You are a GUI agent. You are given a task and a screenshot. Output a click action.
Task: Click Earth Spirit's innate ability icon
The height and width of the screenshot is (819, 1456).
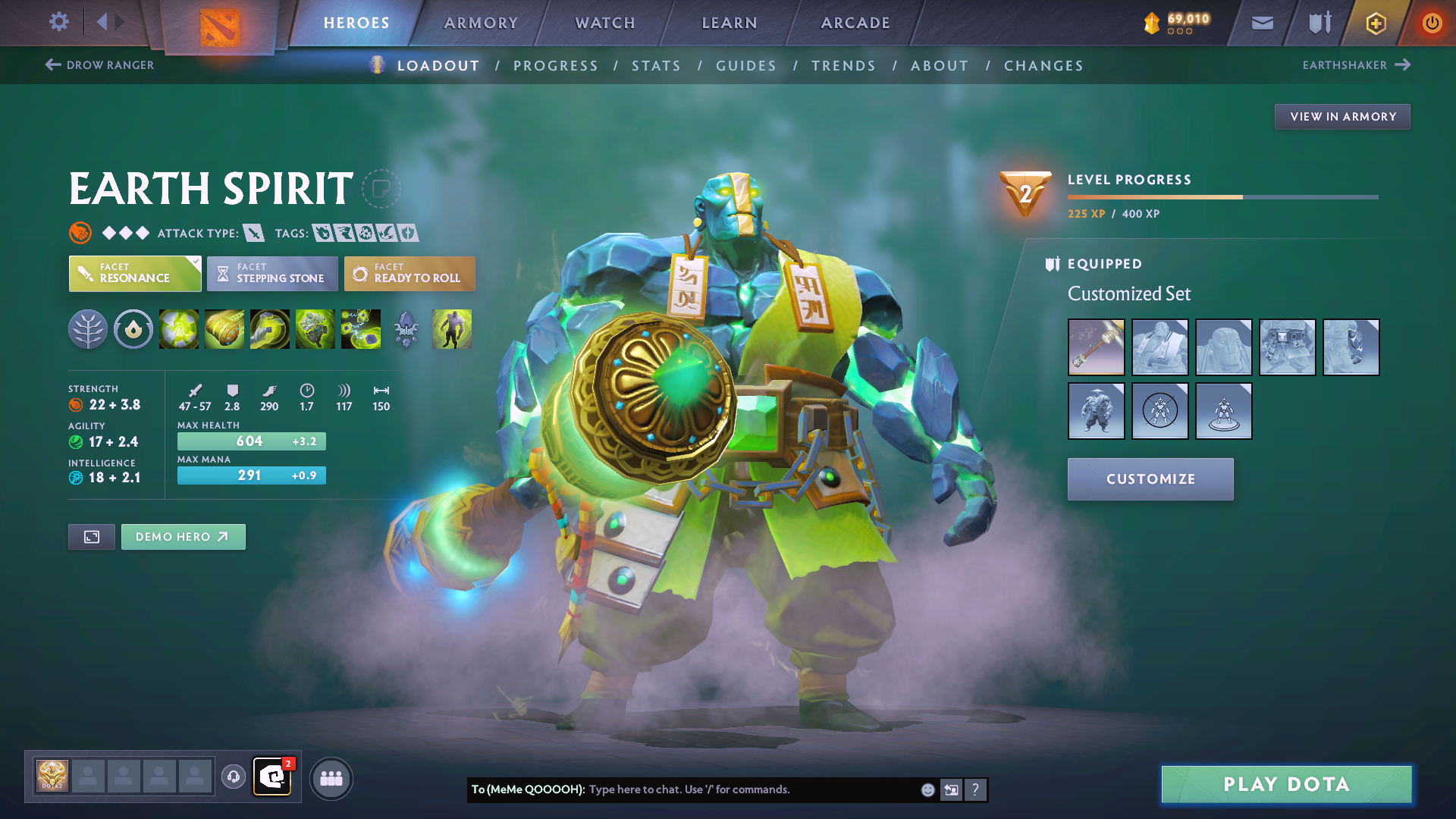pos(133,328)
